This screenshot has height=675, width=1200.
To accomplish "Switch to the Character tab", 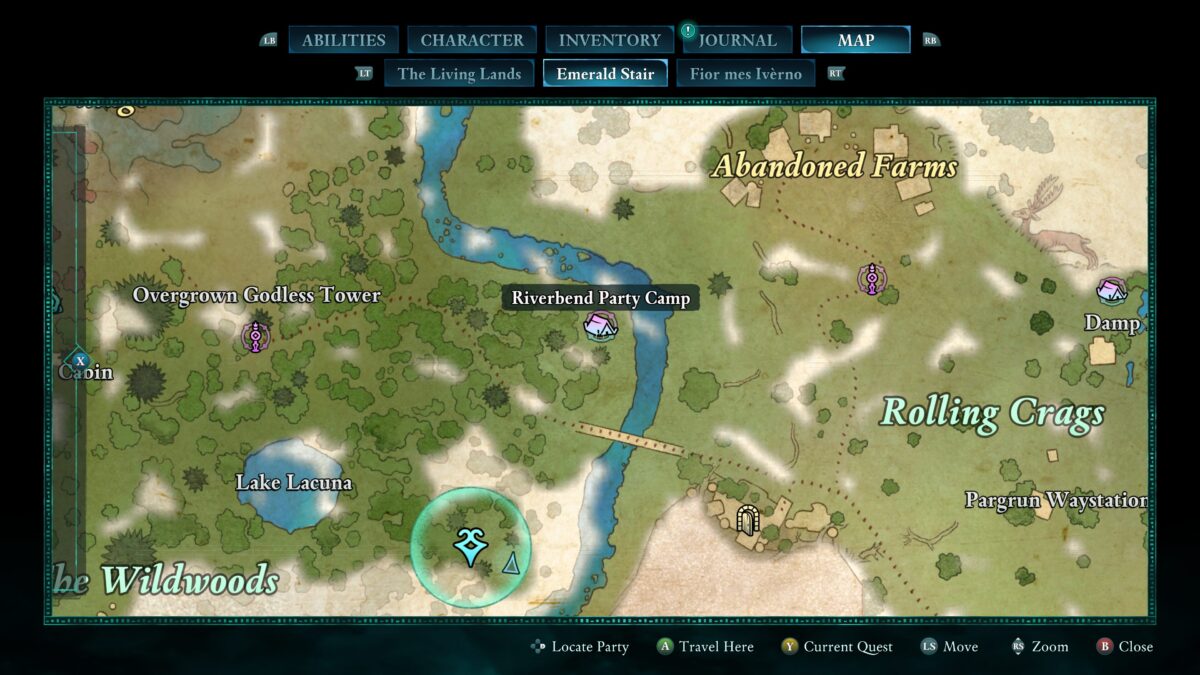I will [x=472, y=40].
